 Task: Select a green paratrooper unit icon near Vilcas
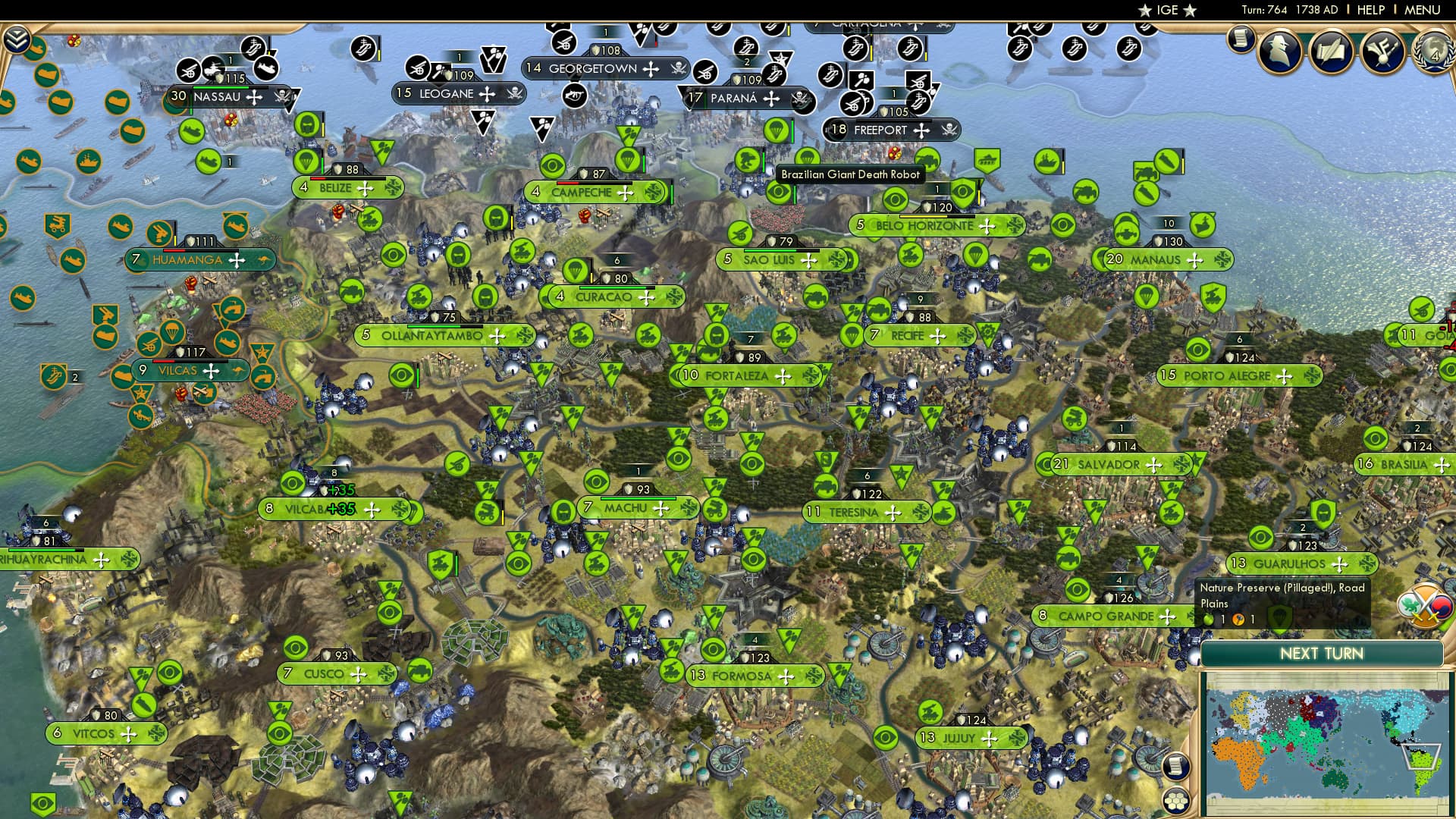point(172,331)
